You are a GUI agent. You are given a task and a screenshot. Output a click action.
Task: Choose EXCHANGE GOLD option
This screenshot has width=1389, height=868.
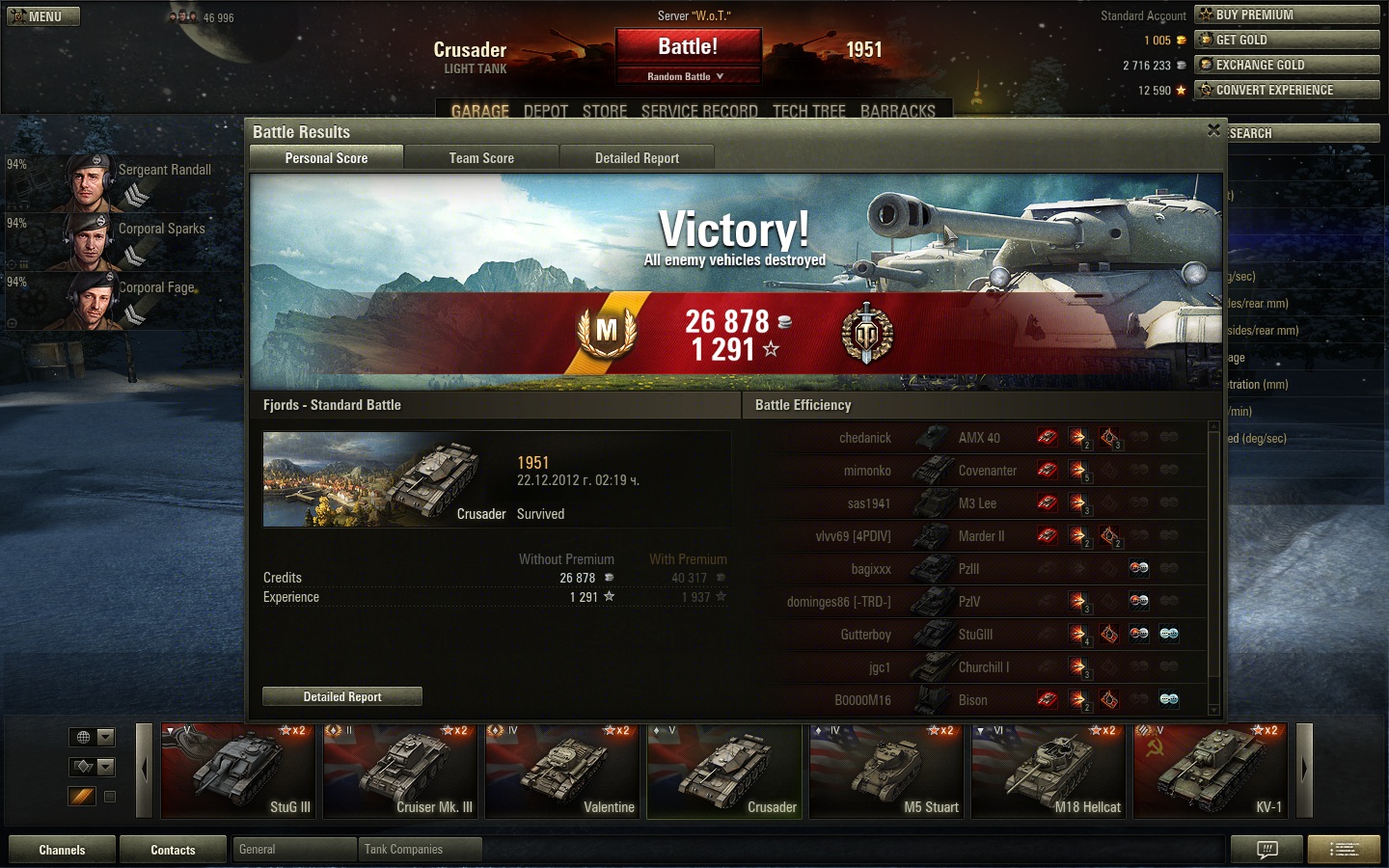1287,65
